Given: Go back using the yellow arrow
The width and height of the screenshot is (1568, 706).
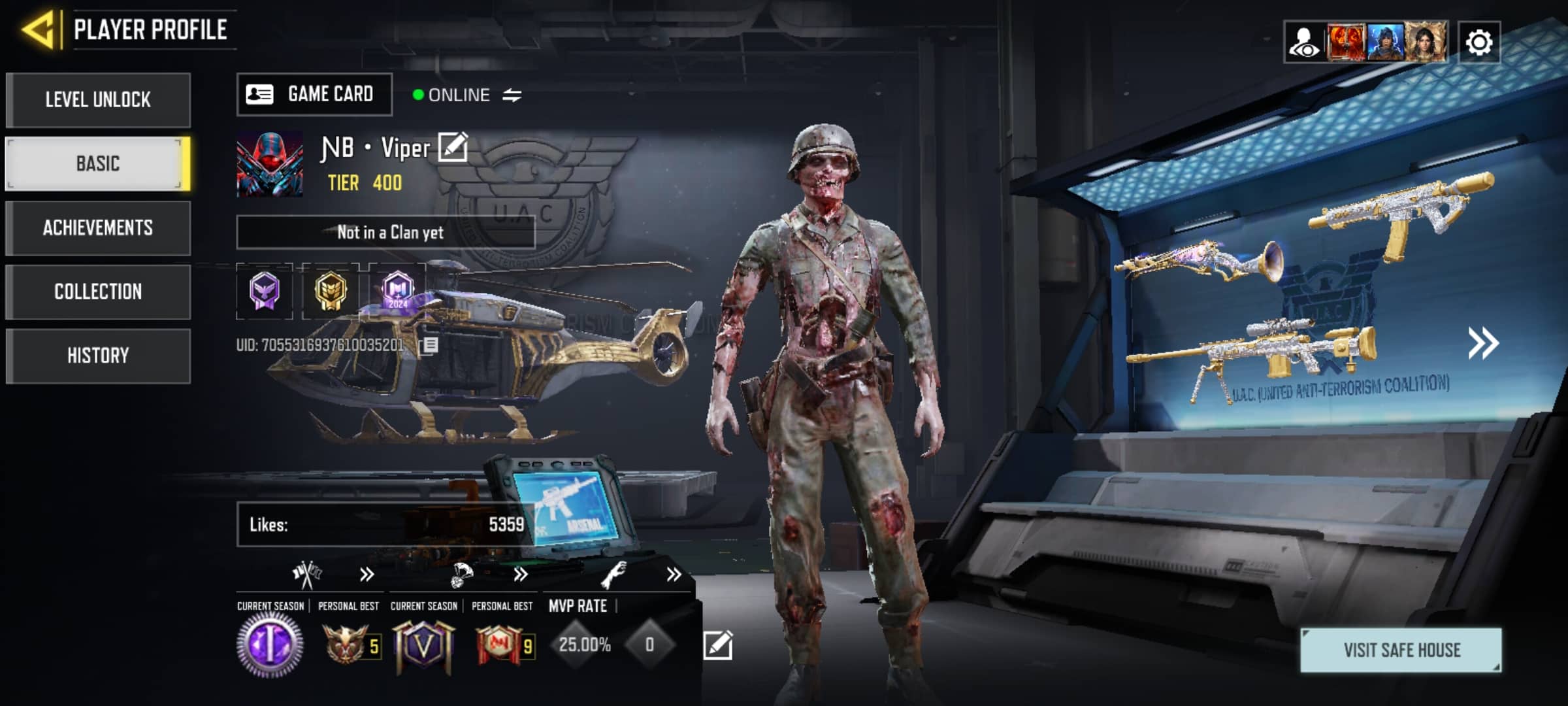Looking at the screenshot, I should coord(38,29).
